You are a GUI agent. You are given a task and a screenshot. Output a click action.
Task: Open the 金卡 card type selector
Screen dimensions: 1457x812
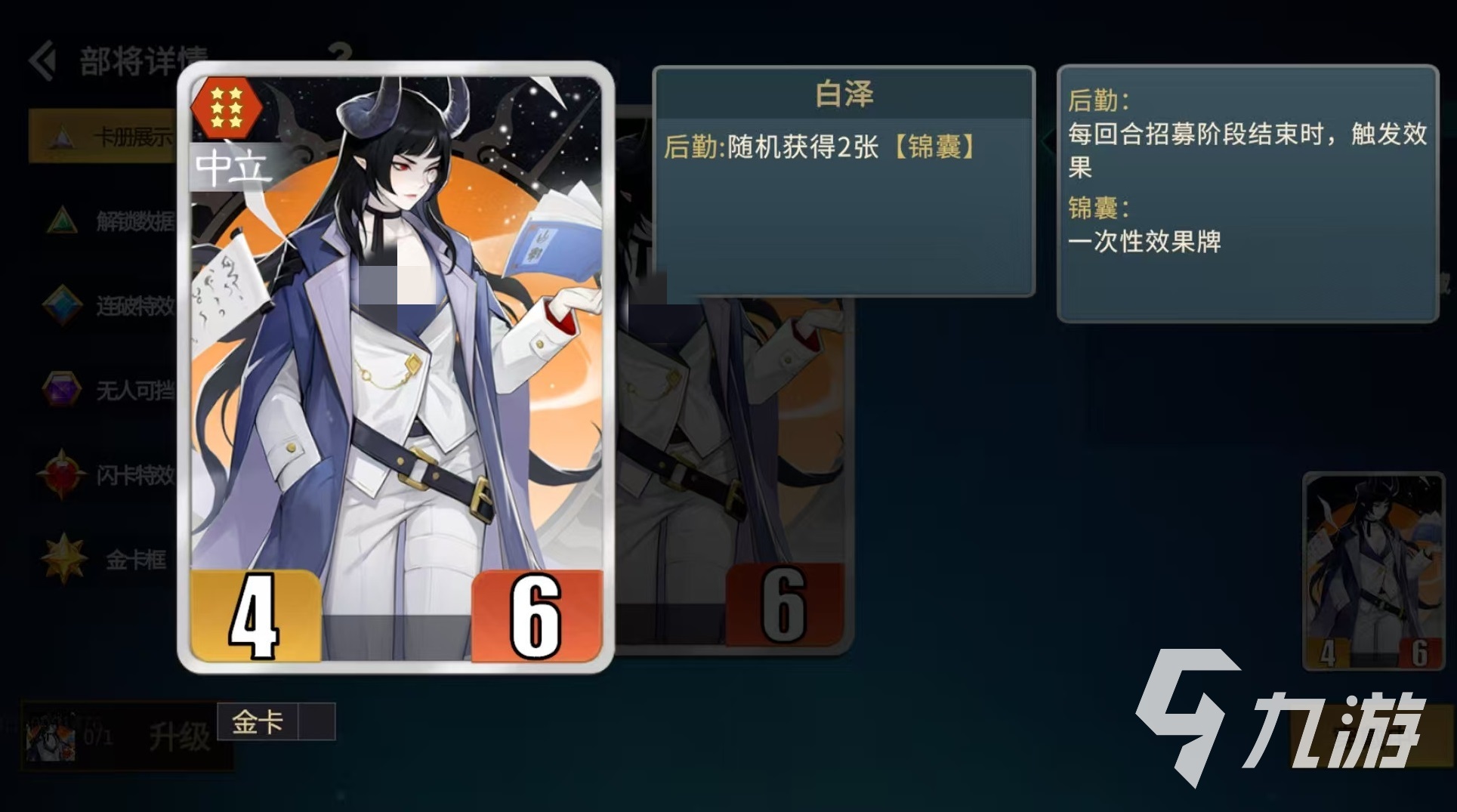(257, 723)
